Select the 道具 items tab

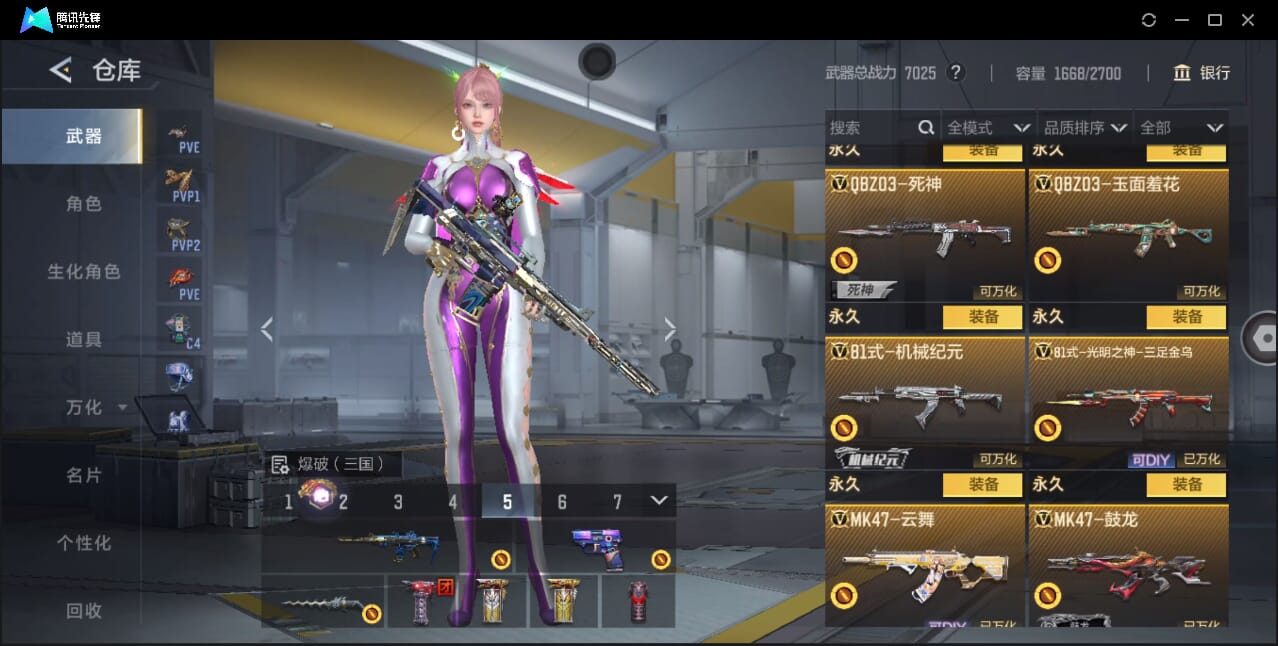coord(84,340)
